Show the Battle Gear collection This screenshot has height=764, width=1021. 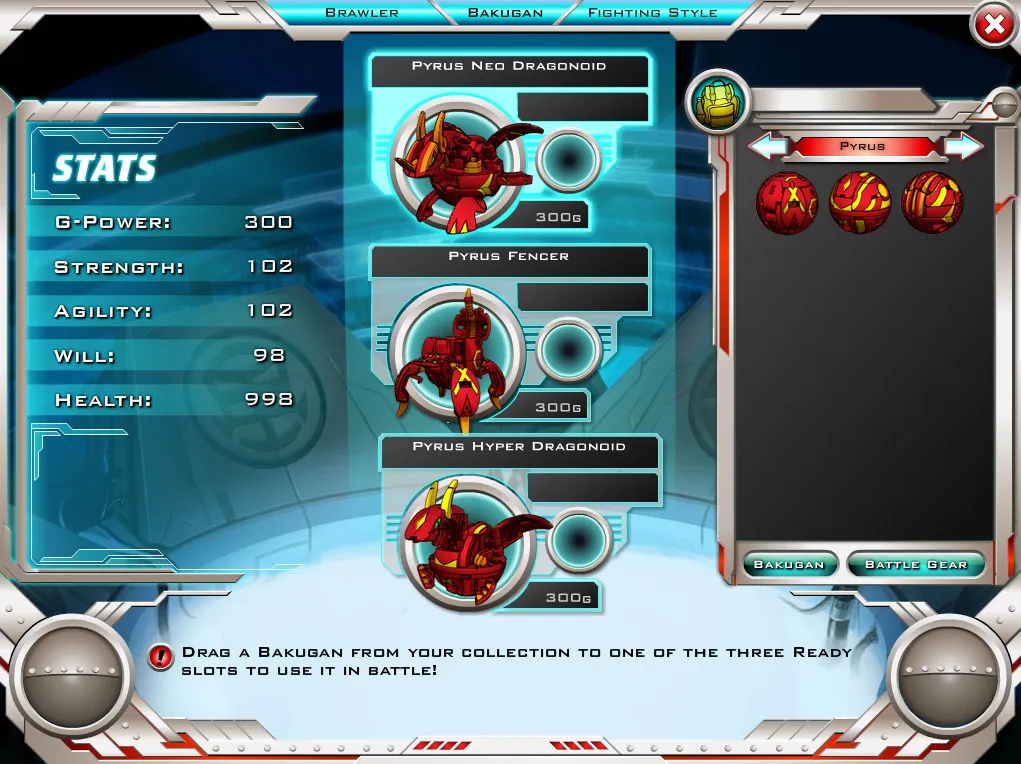point(916,565)
